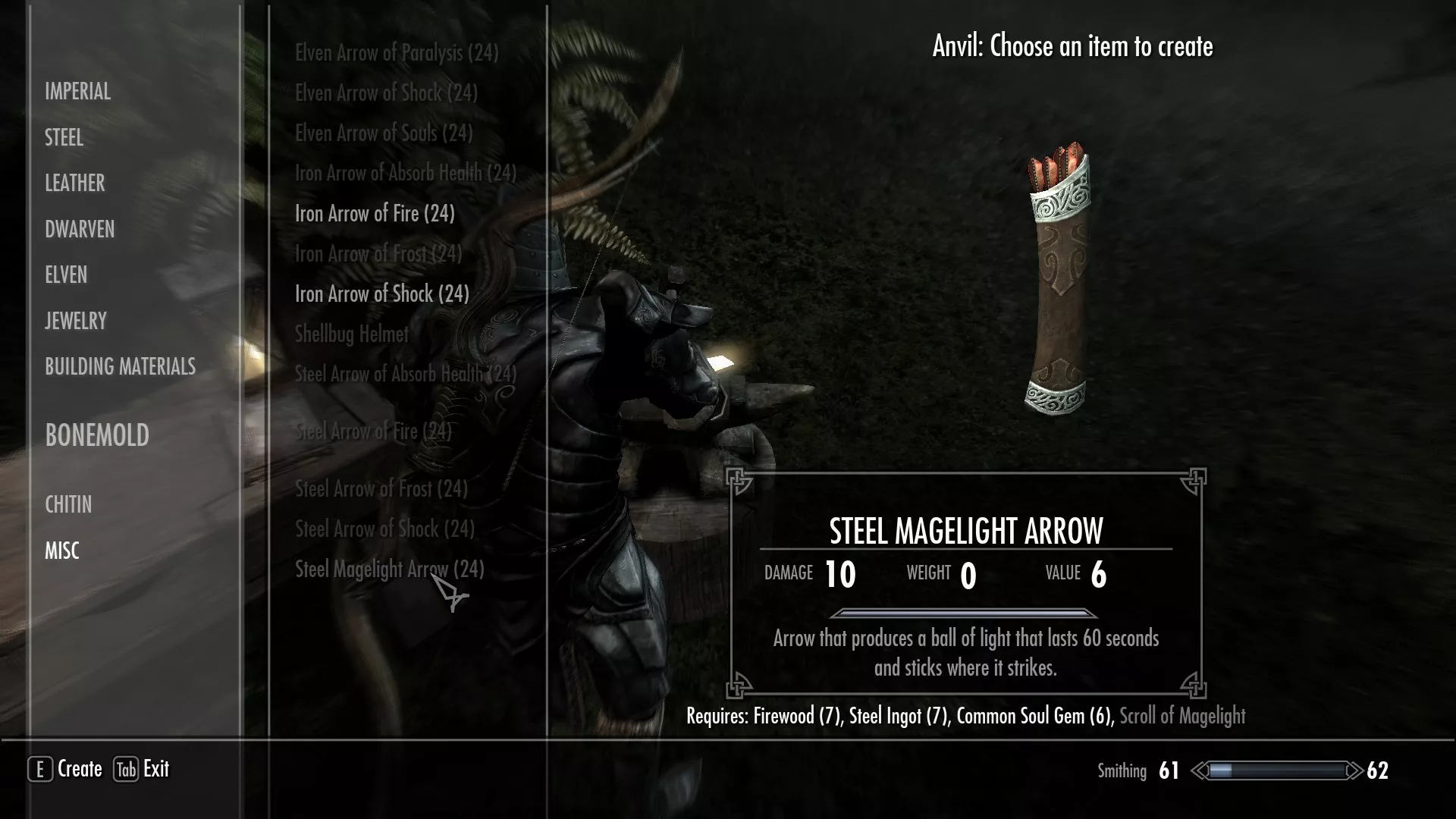Pick Steel Arrow of Frost recipe
This screenshot has height=819, width=1456.
click(x=381, y=489)
